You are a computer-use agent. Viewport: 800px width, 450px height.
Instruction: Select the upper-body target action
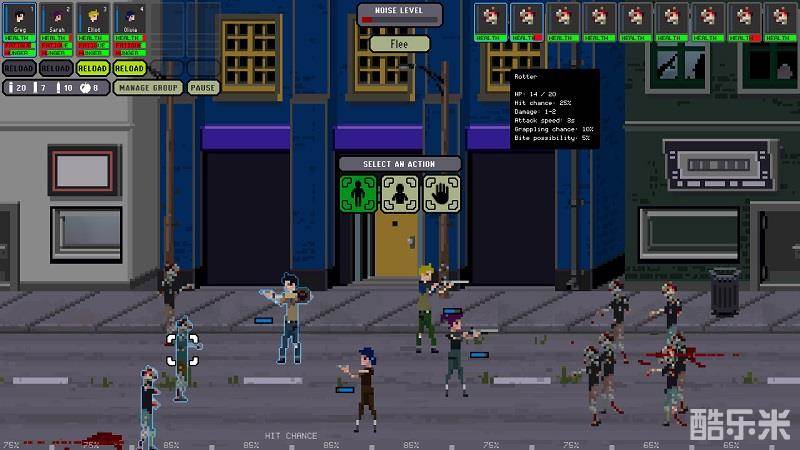tap(400, 194)
